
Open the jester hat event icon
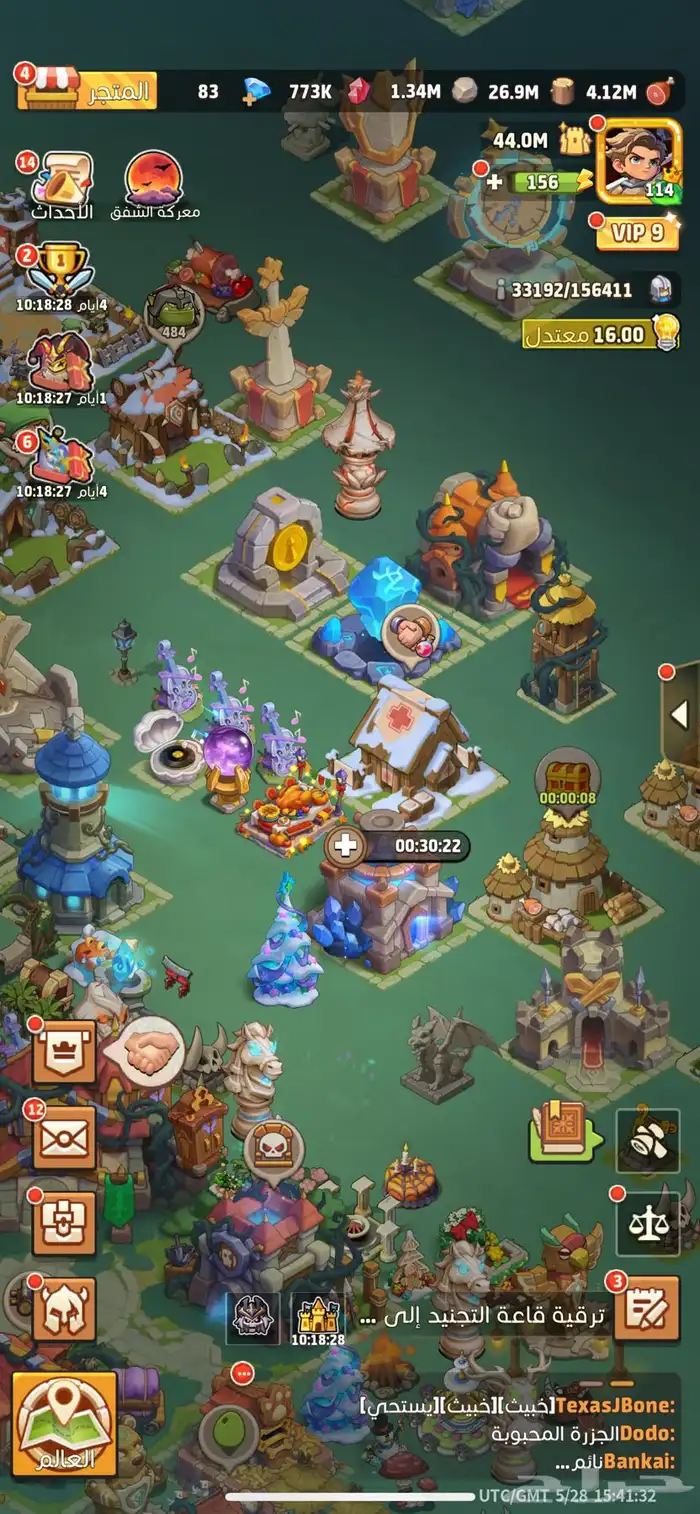coord(59,362)
